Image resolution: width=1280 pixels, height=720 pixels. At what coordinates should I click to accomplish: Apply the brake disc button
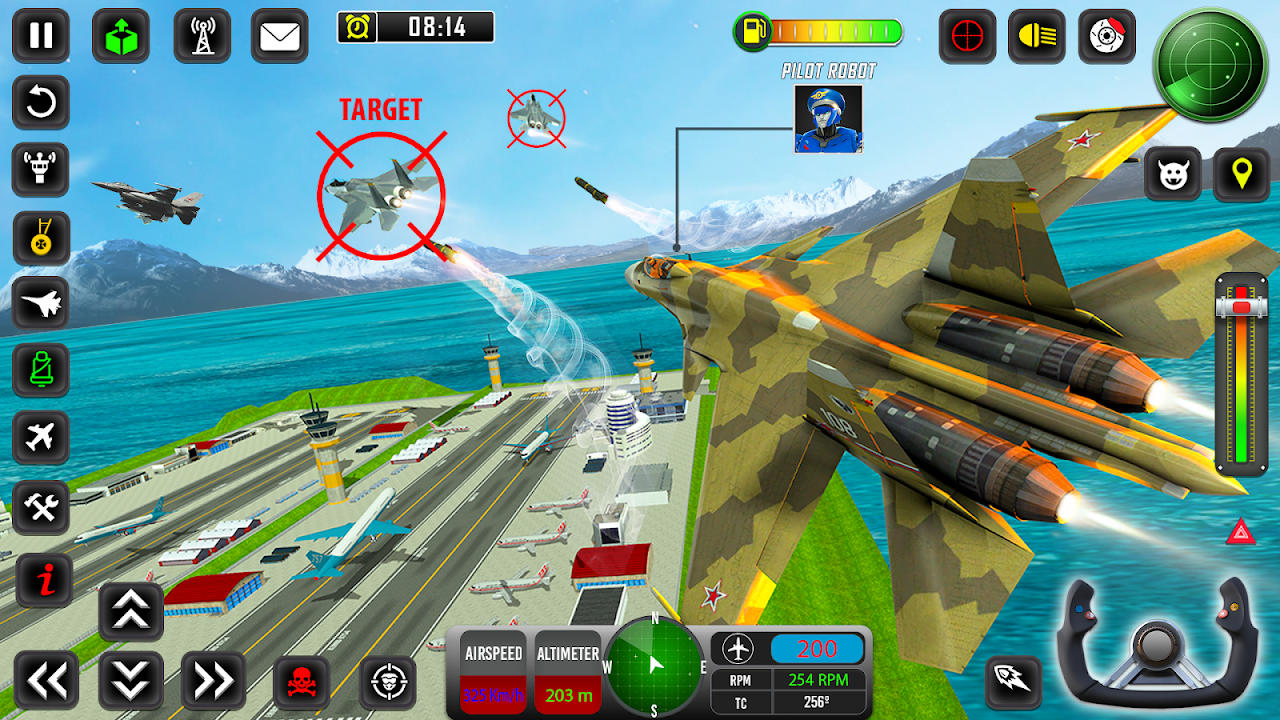coord(1107,36)
